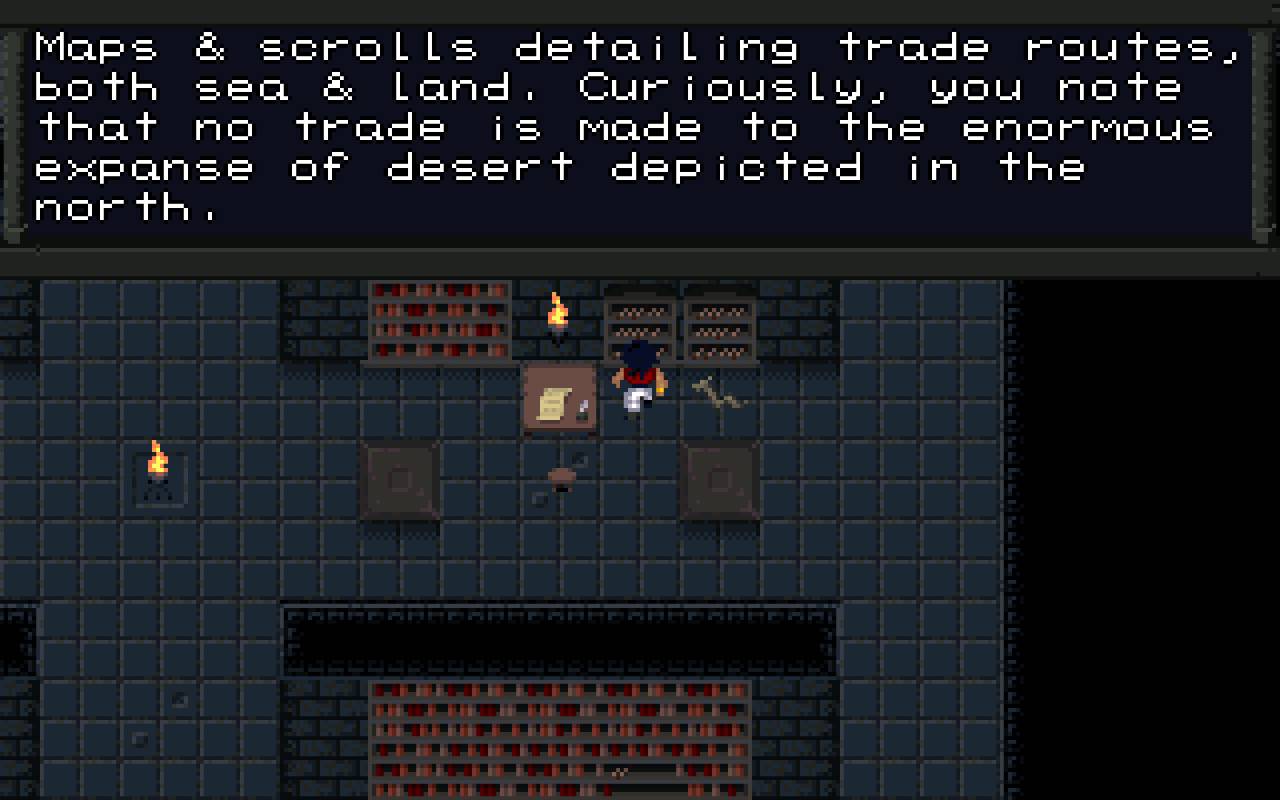The height and width of the screenshot is (800, 1280).
Task: Open the left stone trapdoor panel
Action: 400,482
